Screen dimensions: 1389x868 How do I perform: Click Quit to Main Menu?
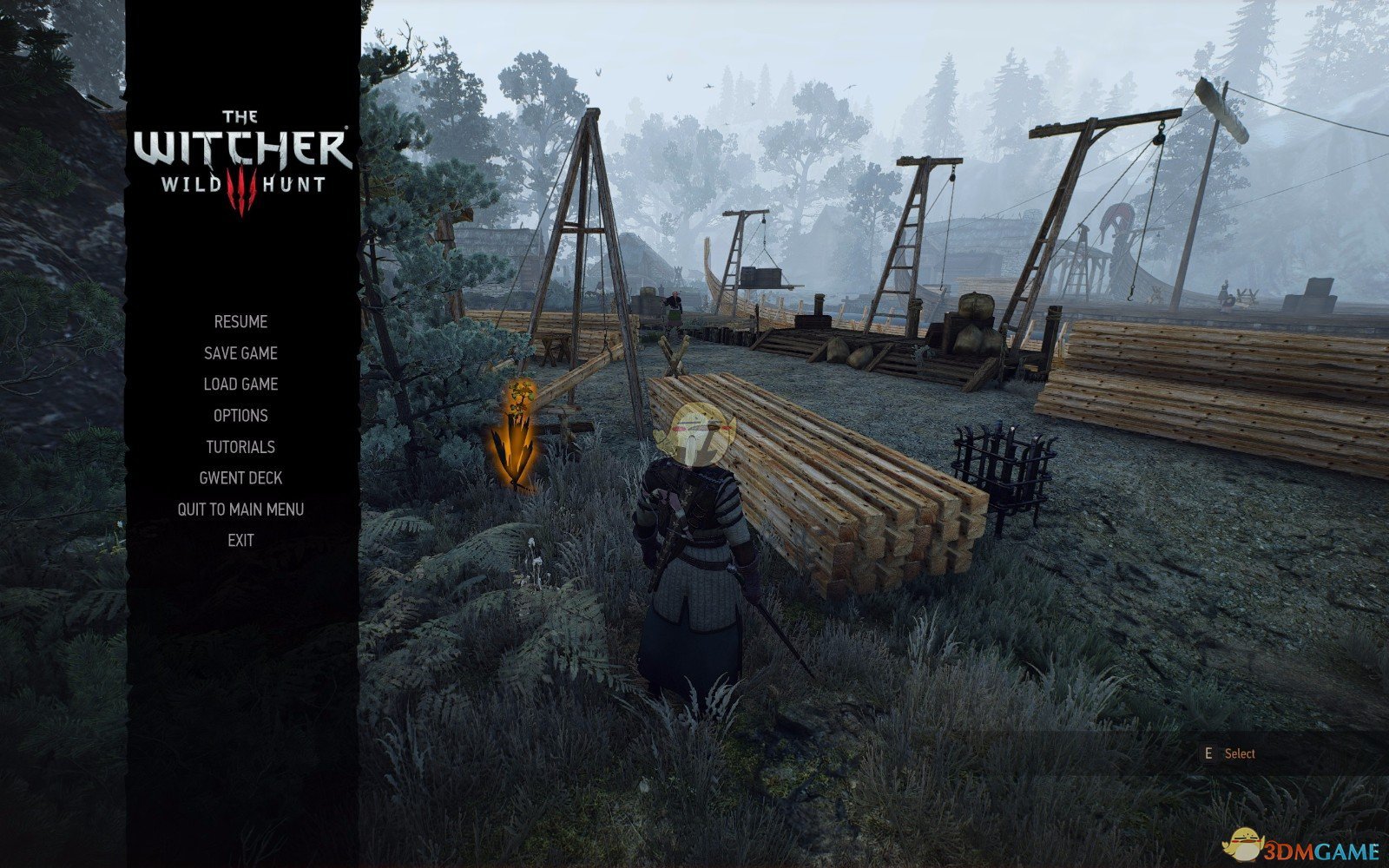(240, 510)
